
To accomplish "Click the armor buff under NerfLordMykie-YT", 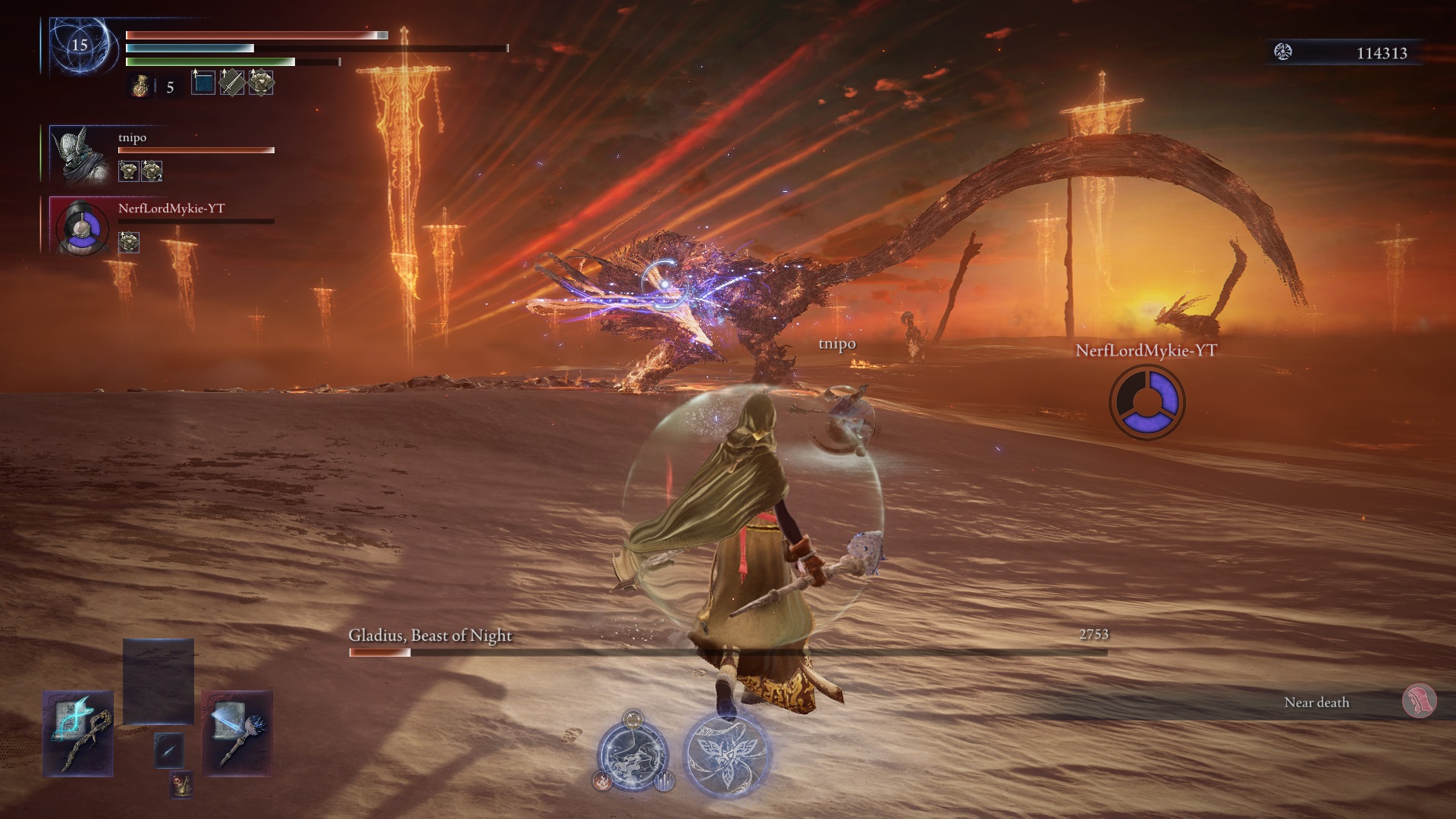I will (129, 242).
